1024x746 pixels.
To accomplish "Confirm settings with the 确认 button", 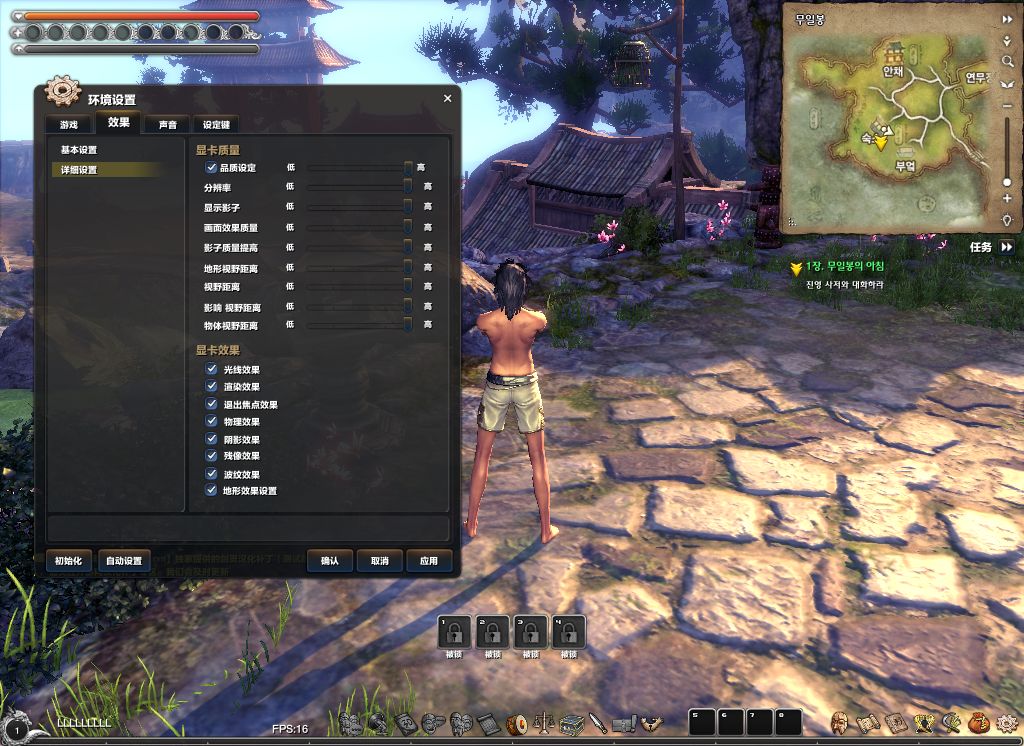I will [x=330, y=561].
